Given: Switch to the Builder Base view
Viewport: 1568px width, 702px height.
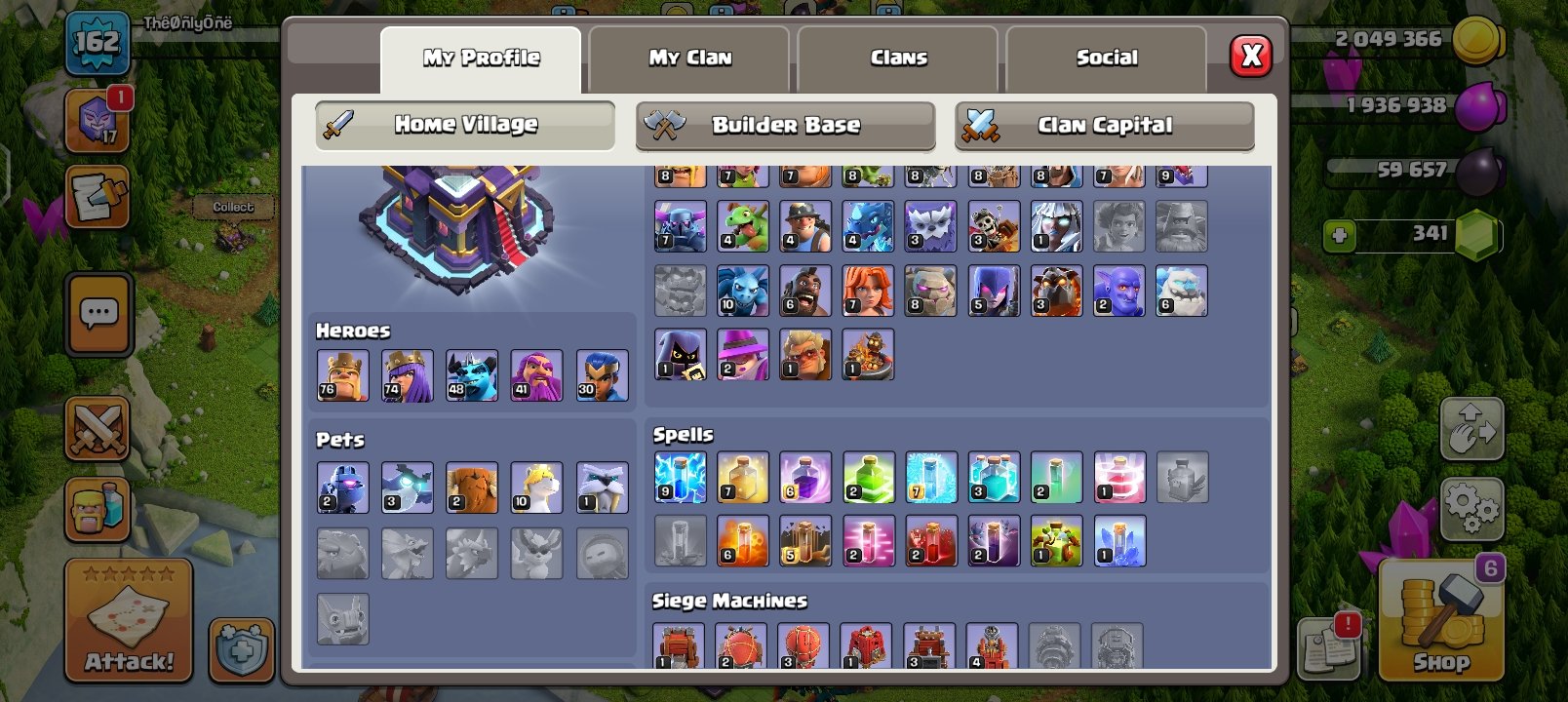Looking at the screenshot, I should [x=786, y=125].
